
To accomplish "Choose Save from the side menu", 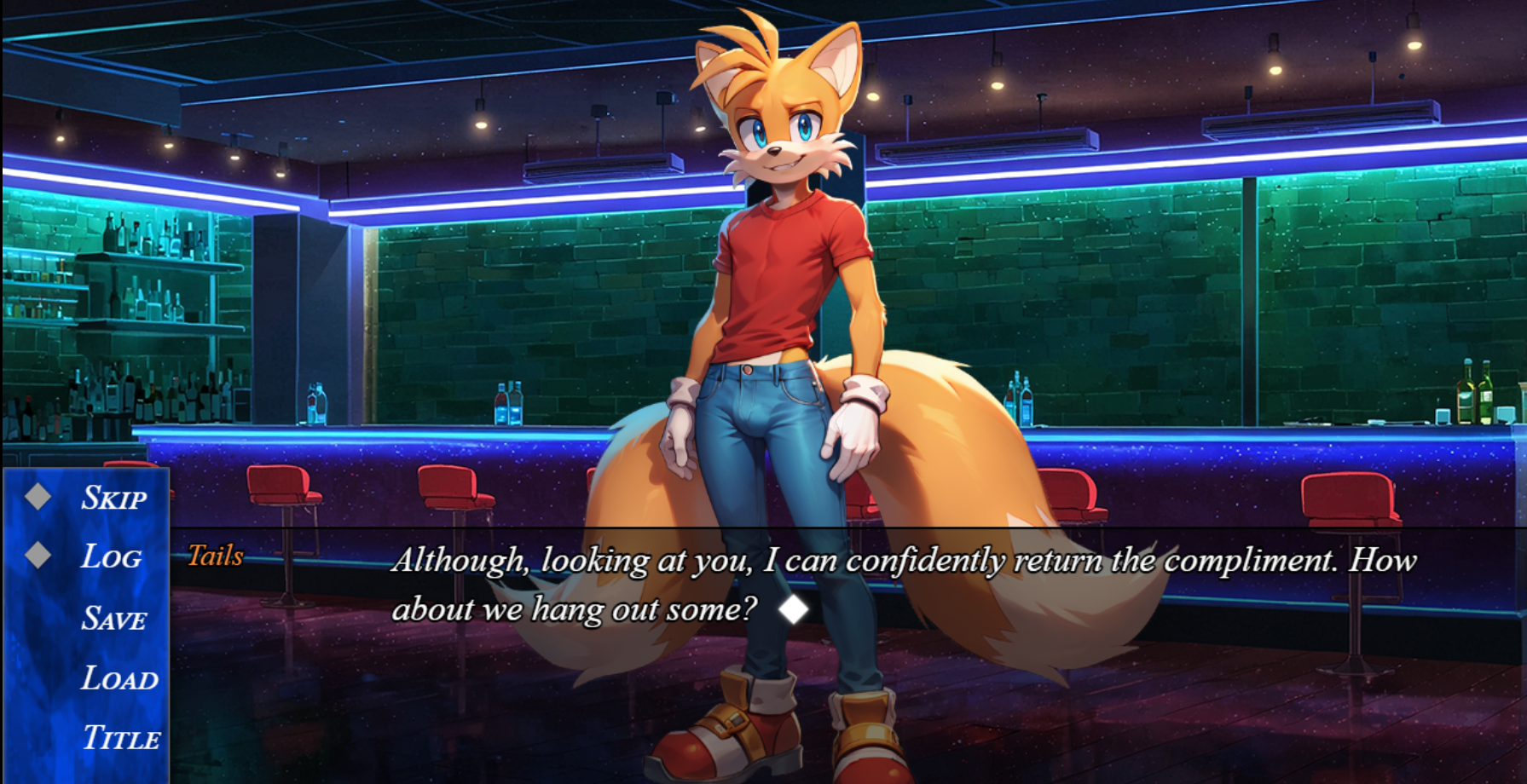I will click(x=114, y=619).
